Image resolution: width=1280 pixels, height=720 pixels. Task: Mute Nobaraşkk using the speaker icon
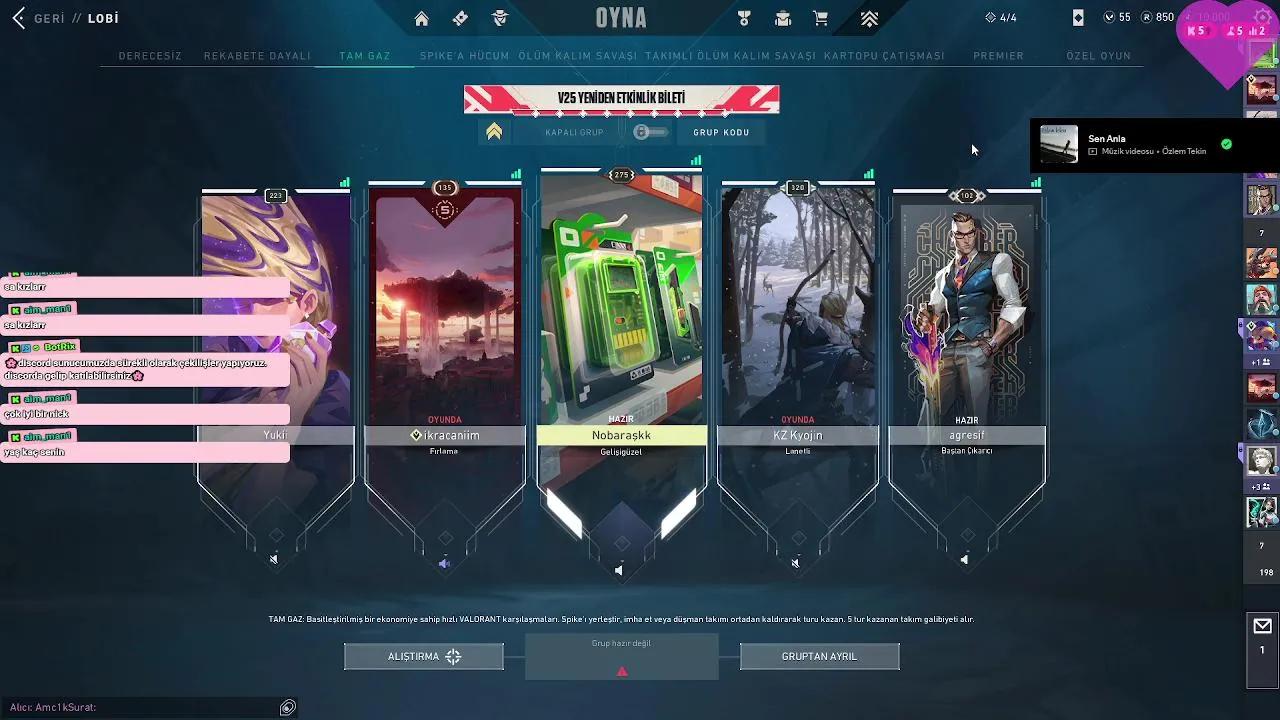click(620, 569)
